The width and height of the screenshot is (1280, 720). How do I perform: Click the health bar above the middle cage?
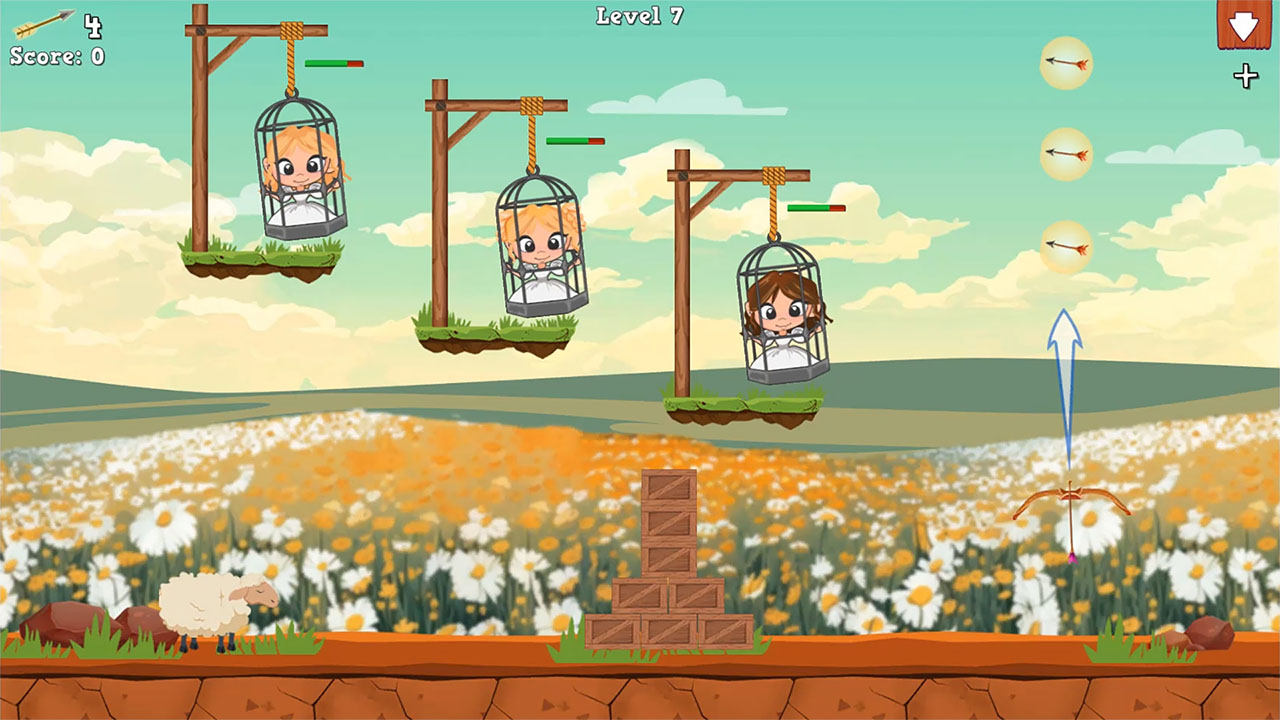(573, 141)
